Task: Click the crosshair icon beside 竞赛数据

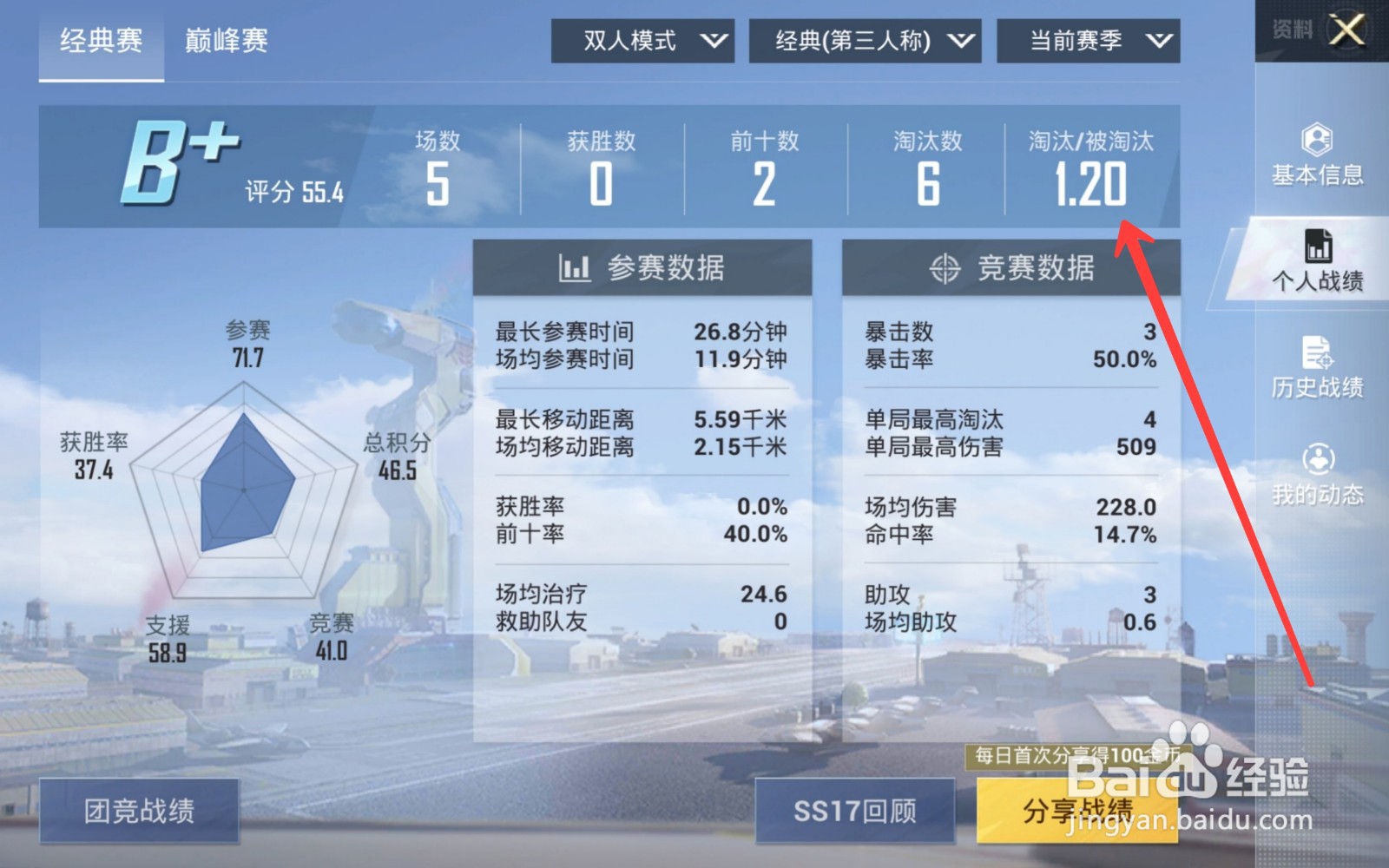Action: (945, 267)
